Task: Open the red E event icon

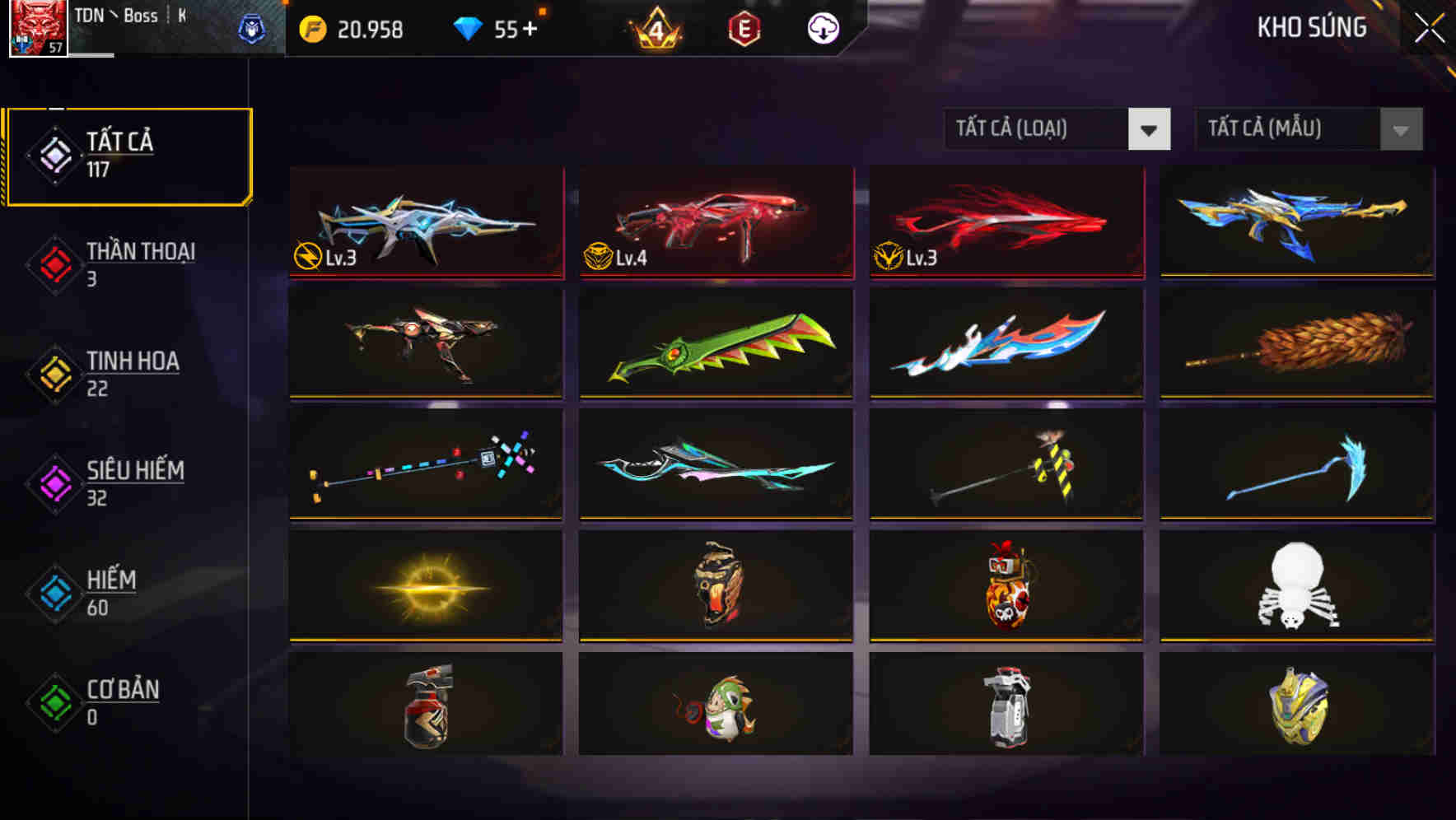Action: pyautogui.click(x=744, y=28)
